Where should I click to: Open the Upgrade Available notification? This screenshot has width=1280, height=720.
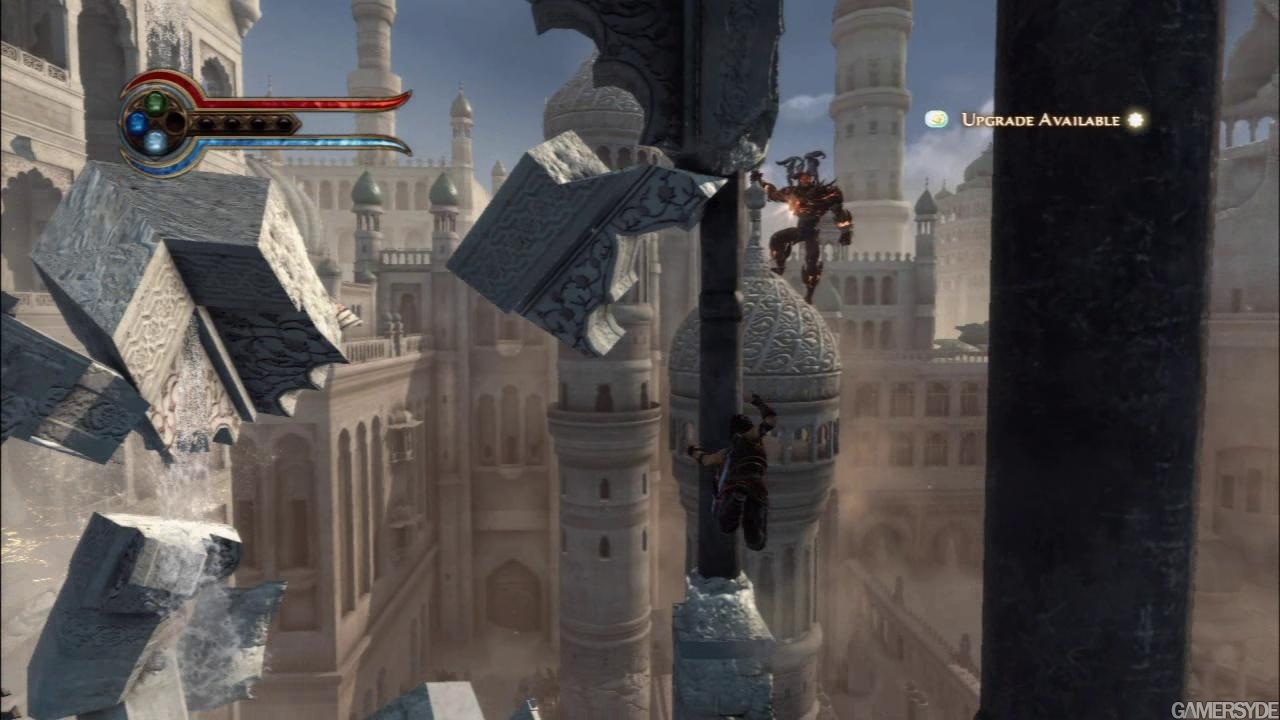[x=1040, y=120]
